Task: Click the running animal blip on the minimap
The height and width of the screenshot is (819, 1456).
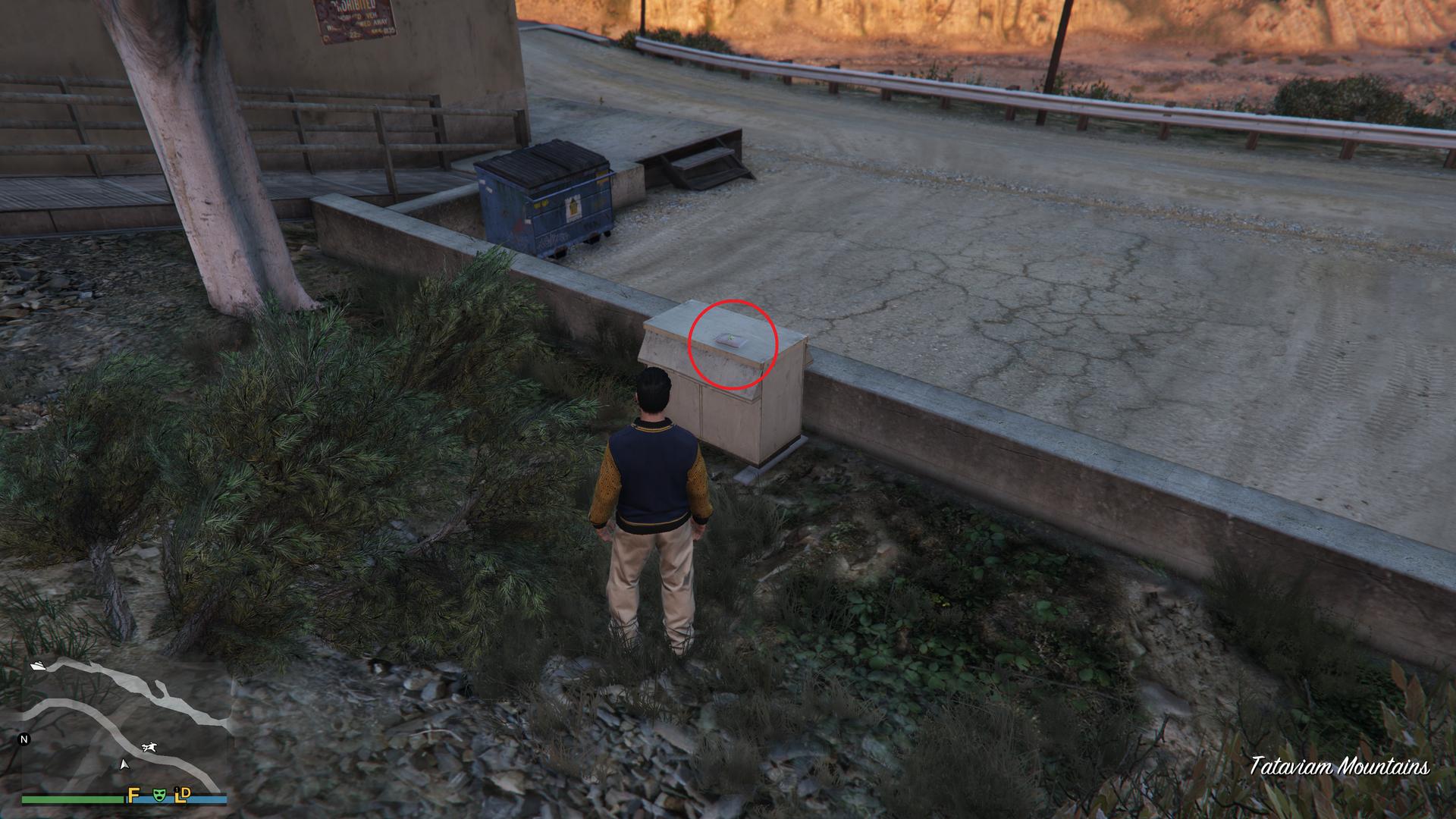Action: 149,748
